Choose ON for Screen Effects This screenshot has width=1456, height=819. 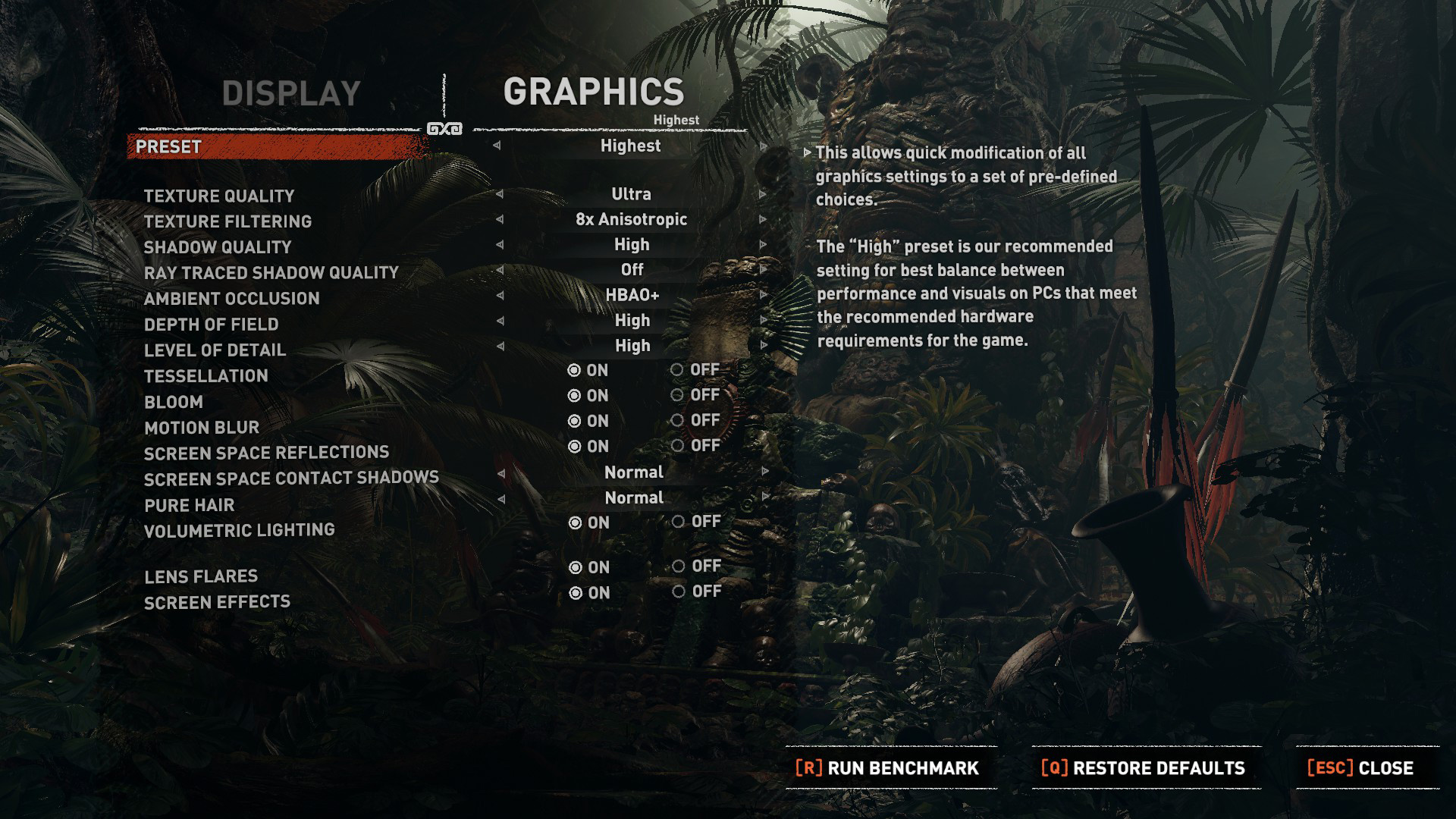tap(576, 593)
